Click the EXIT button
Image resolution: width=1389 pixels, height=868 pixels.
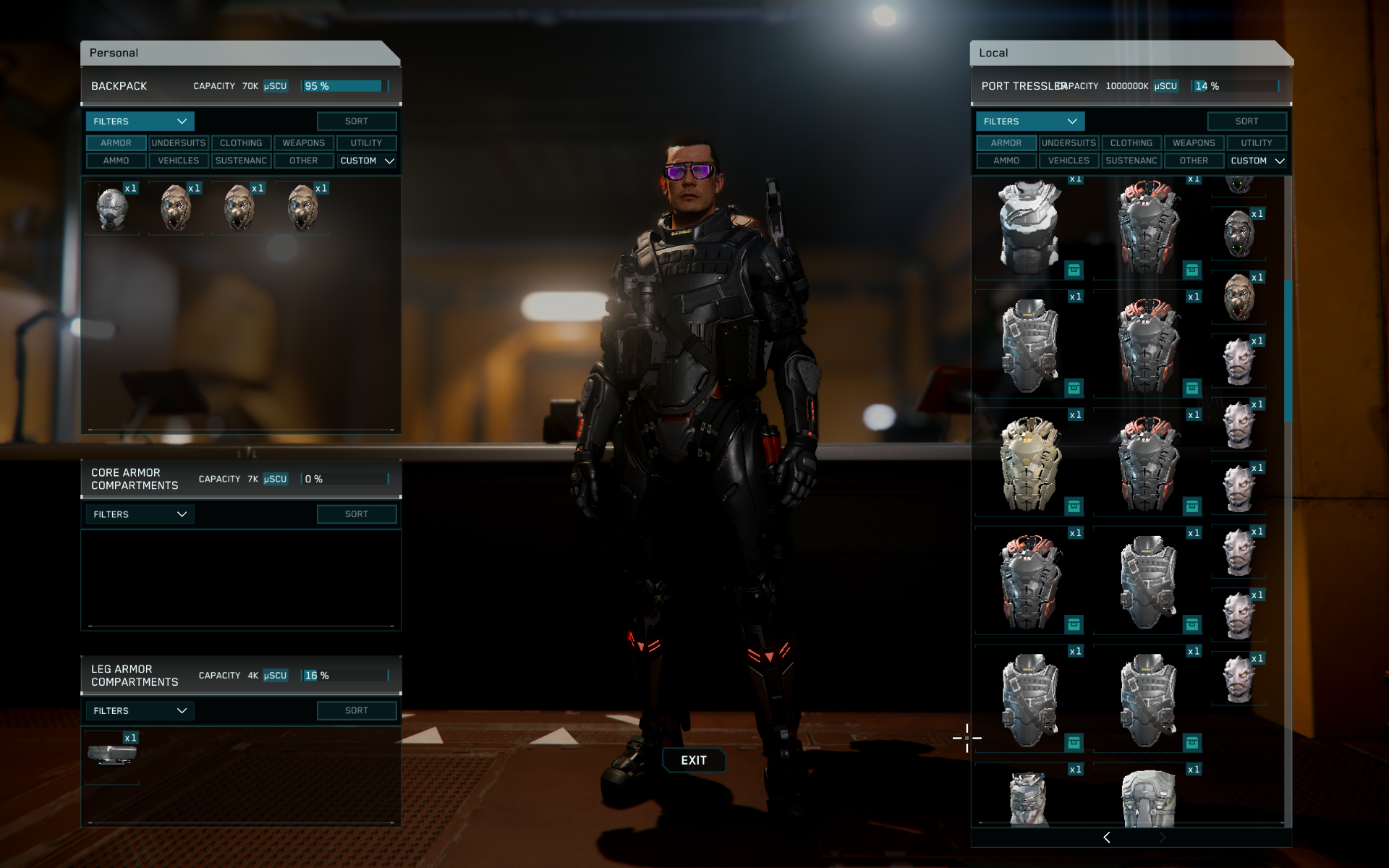[693, 760]
